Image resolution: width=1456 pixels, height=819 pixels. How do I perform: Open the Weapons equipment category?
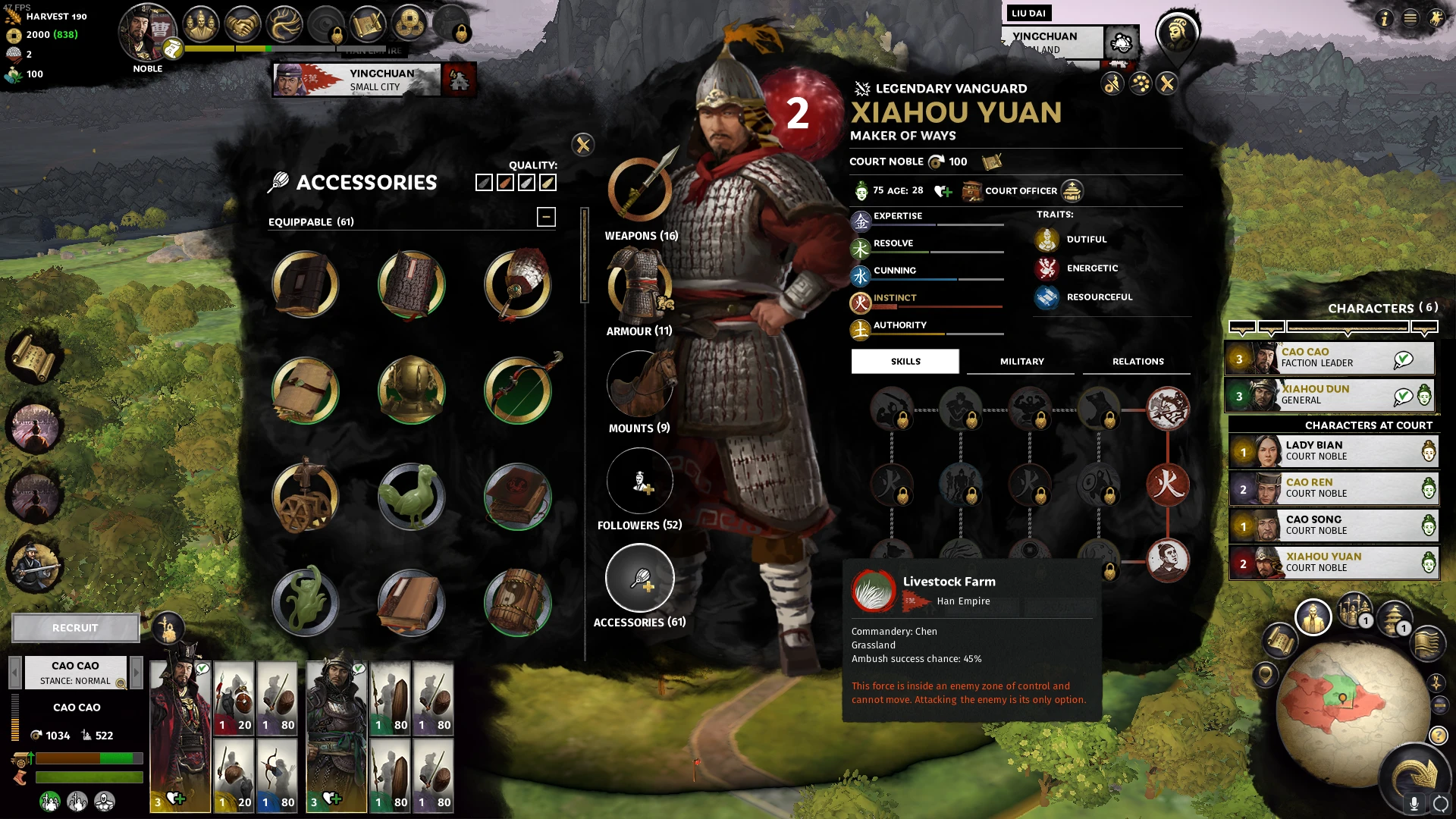click(640, 190)
